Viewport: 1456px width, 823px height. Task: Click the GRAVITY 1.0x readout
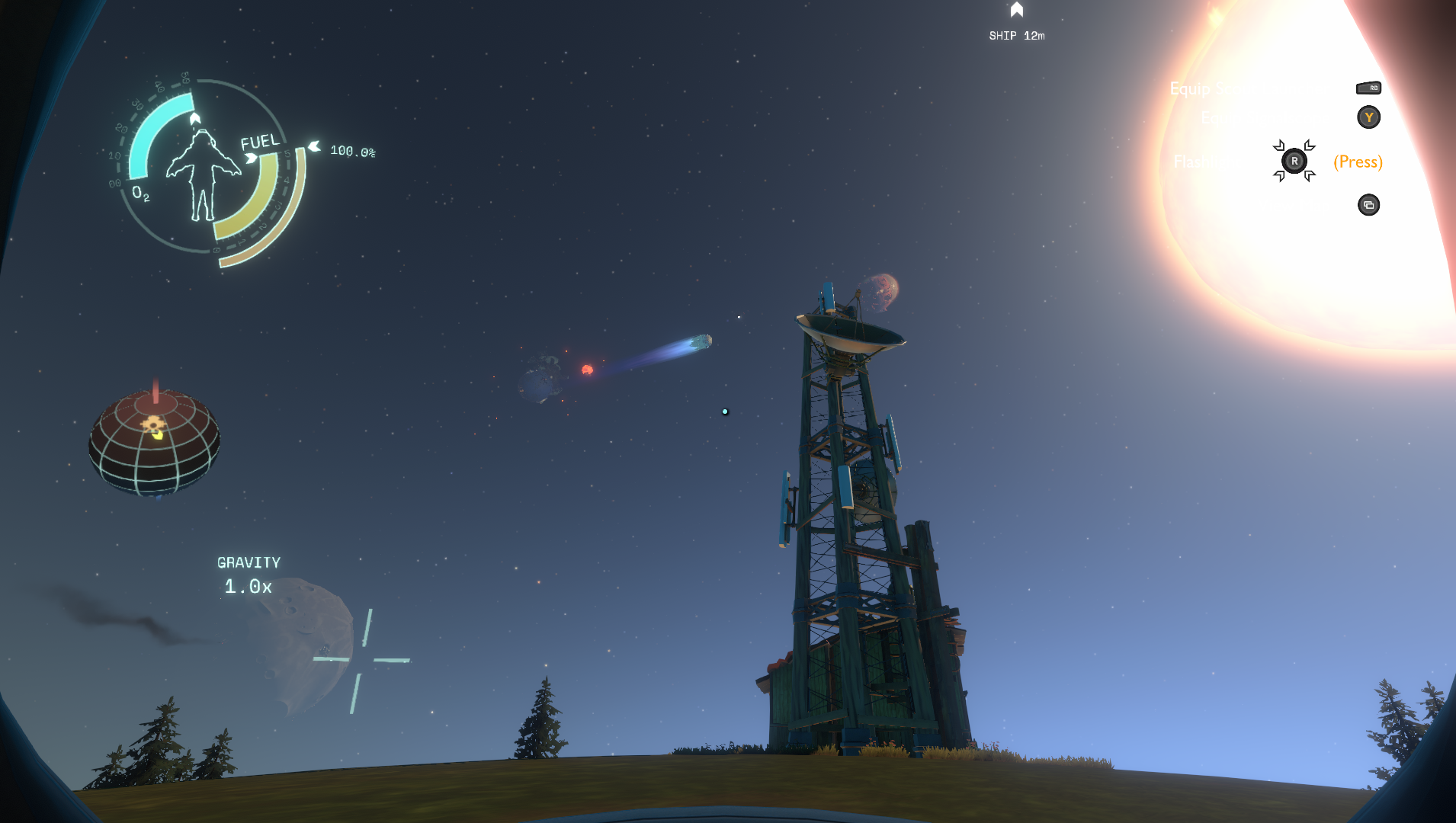(x=249, y=575)
